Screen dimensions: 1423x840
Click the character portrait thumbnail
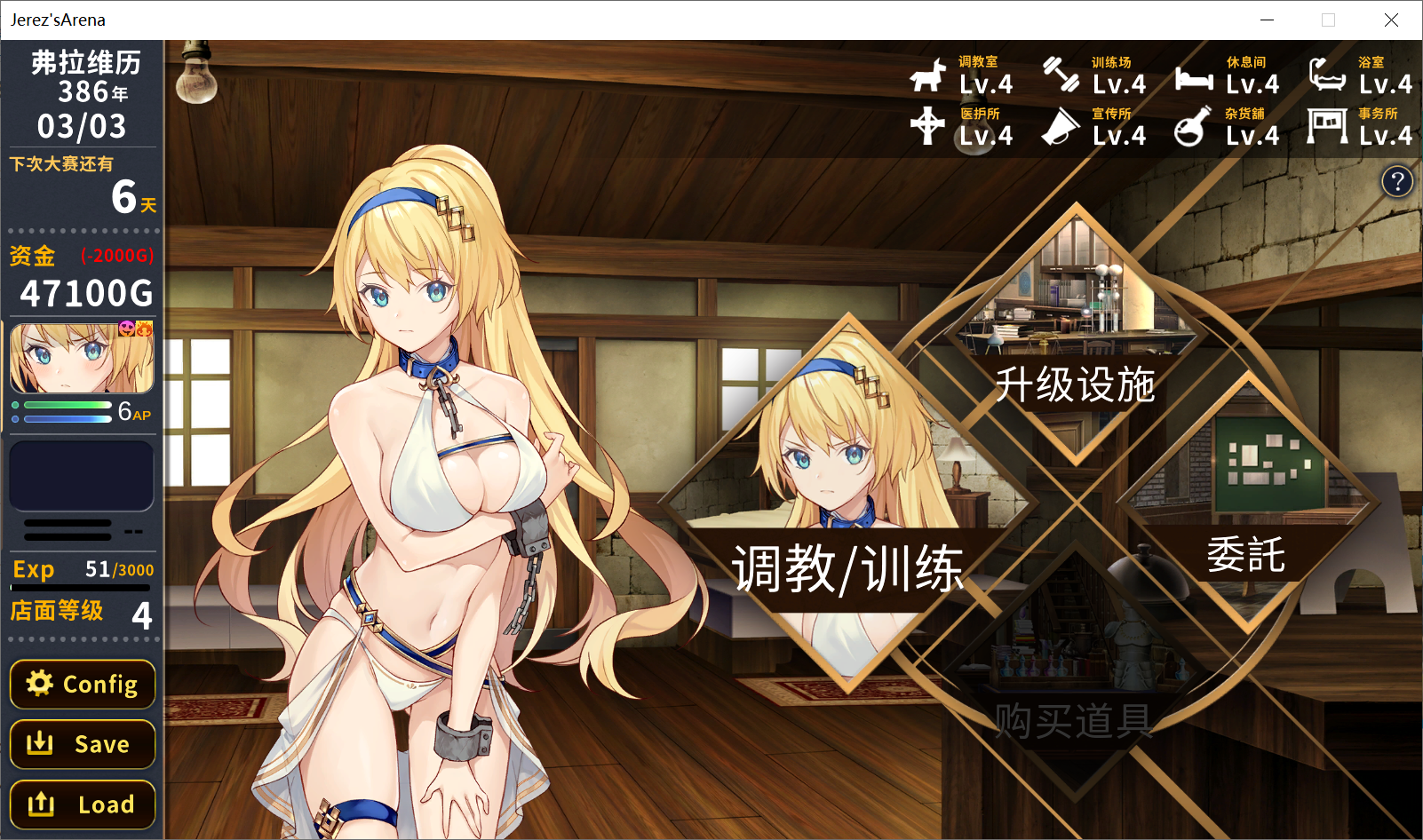[80, 360]
